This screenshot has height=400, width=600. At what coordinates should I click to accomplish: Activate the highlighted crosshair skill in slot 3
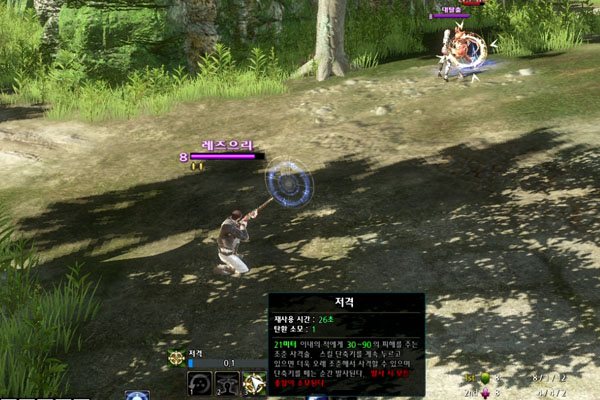point(254,384)
